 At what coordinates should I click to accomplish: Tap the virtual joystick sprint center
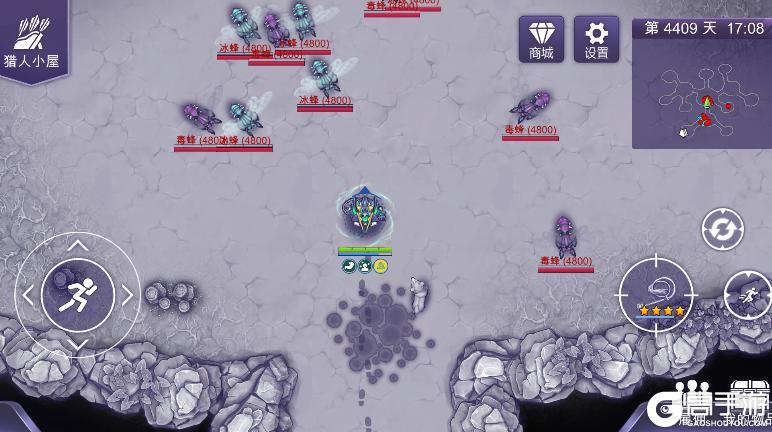click(78, 295)
